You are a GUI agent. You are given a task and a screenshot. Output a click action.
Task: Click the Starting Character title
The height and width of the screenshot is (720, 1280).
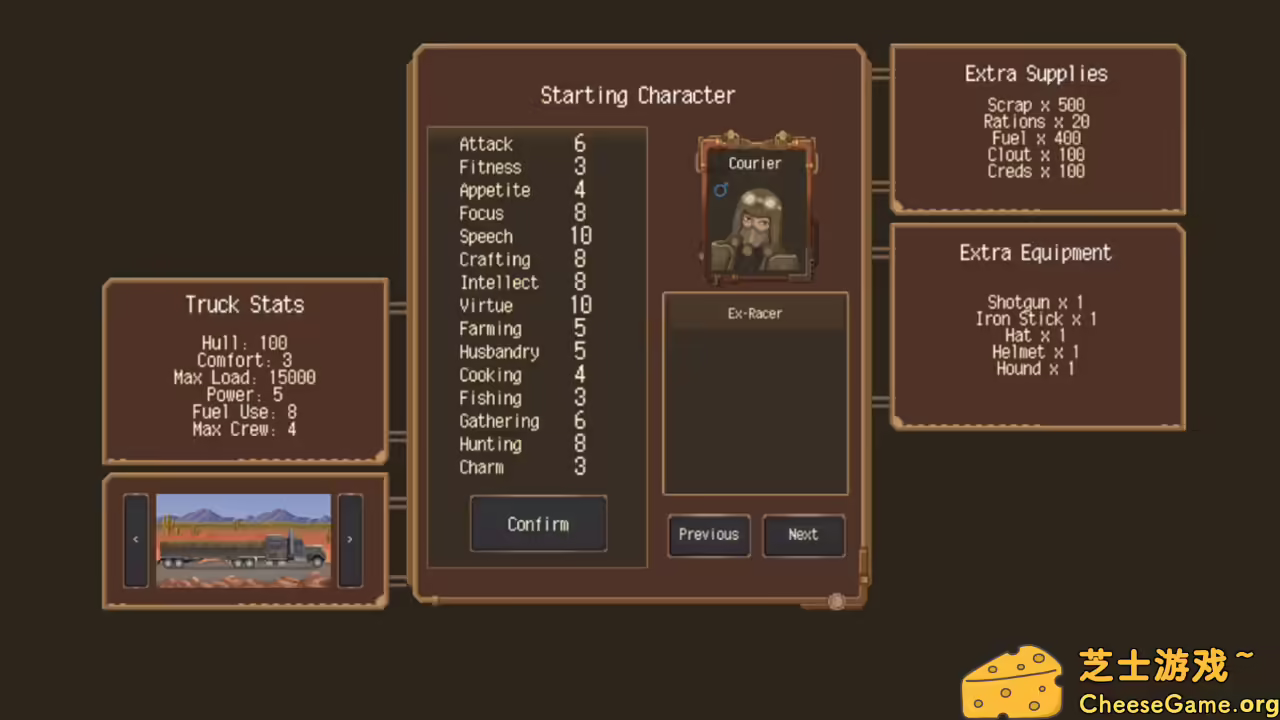click(x=638, y=95)
